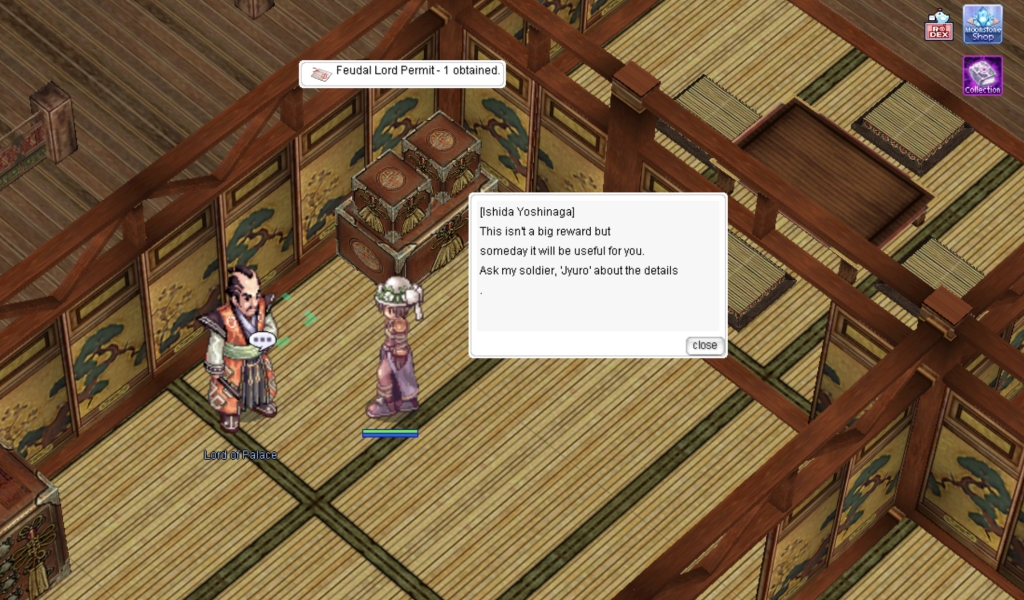Close the Ishida Yoshinaga dialogue box

tap(704, 345)
